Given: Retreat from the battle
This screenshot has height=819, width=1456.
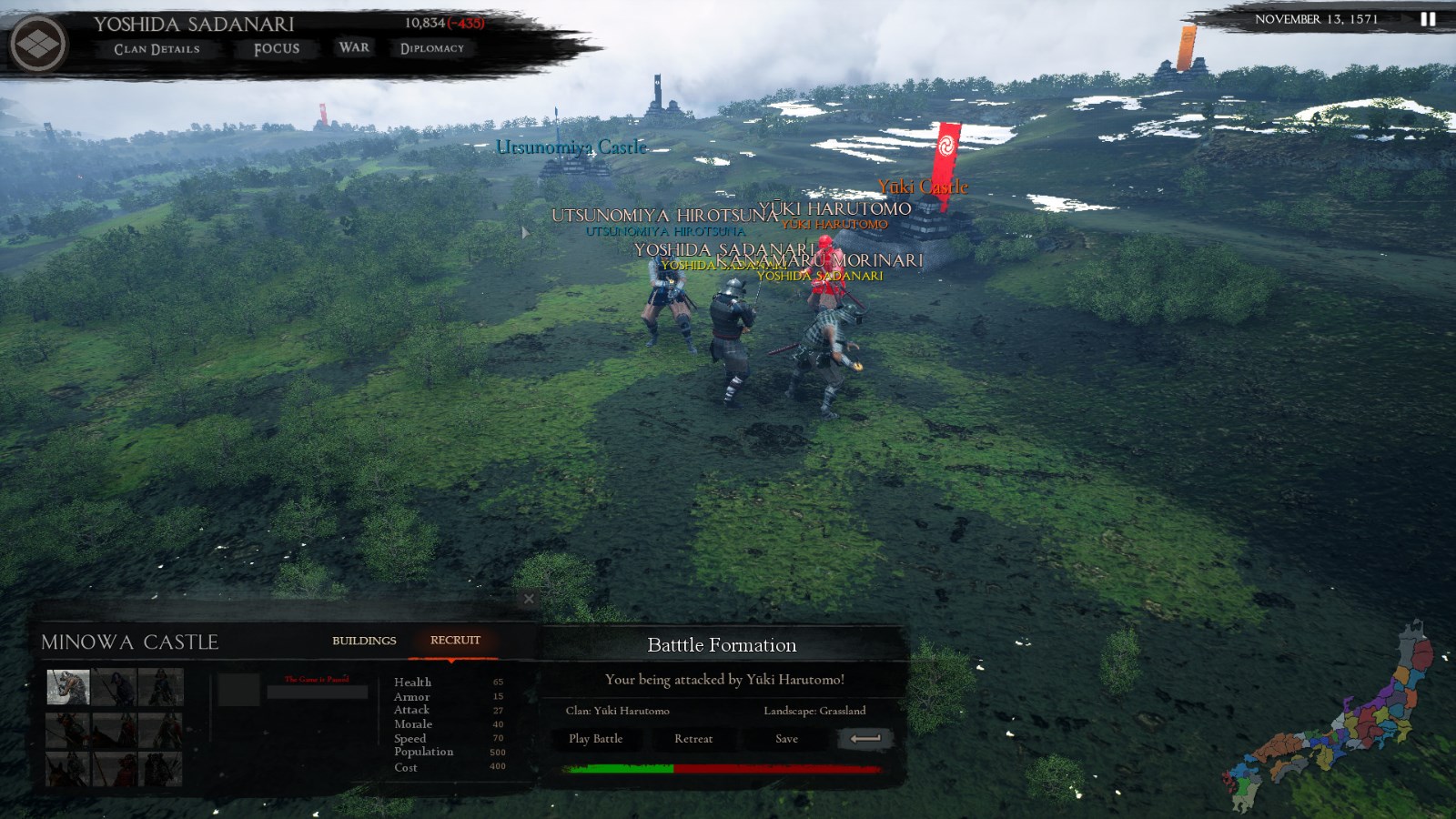Looking at the screenshot, I should point(693,739).
